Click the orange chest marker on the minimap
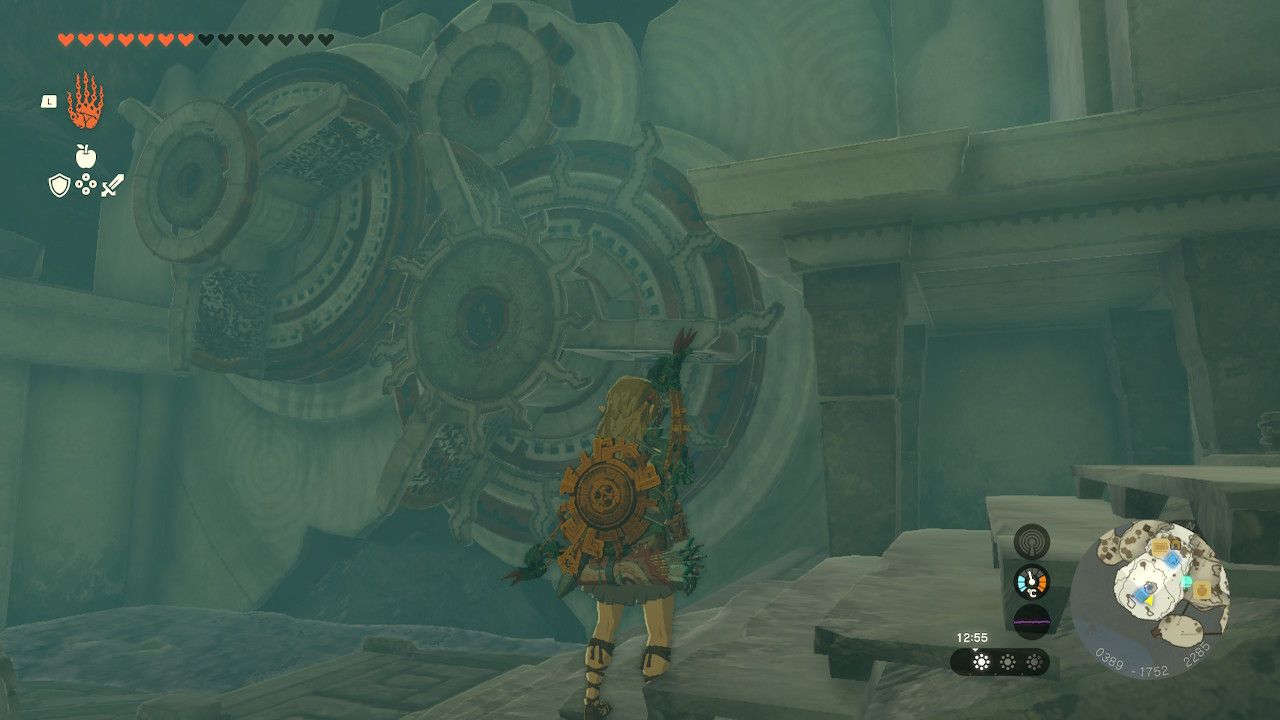This screenshot has width=1280, height=720. coord(1202,590)
